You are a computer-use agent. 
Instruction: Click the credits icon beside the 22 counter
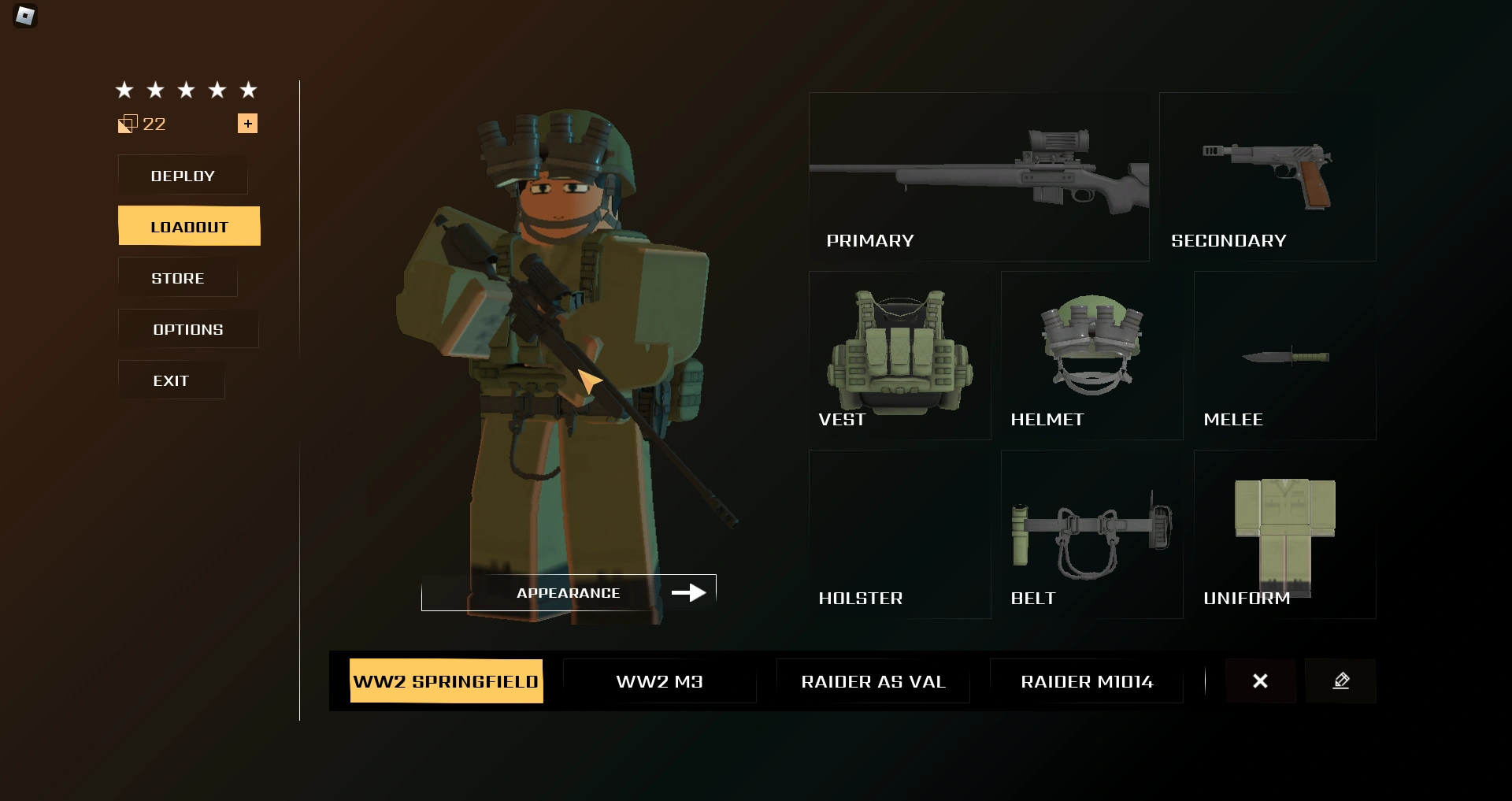tap(127, 124)
